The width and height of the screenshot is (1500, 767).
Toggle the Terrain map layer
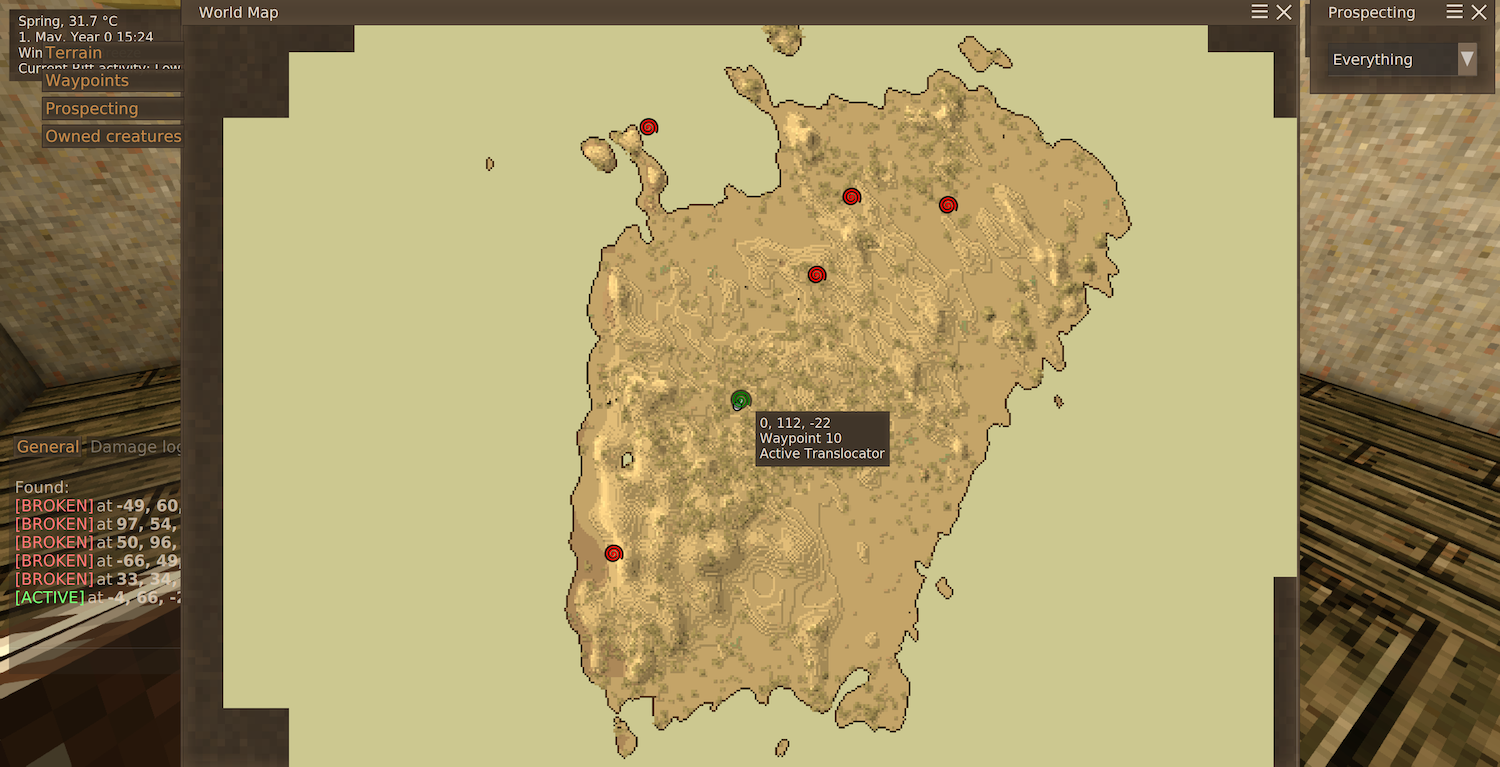pyautogui.click(x=74, y=52)
